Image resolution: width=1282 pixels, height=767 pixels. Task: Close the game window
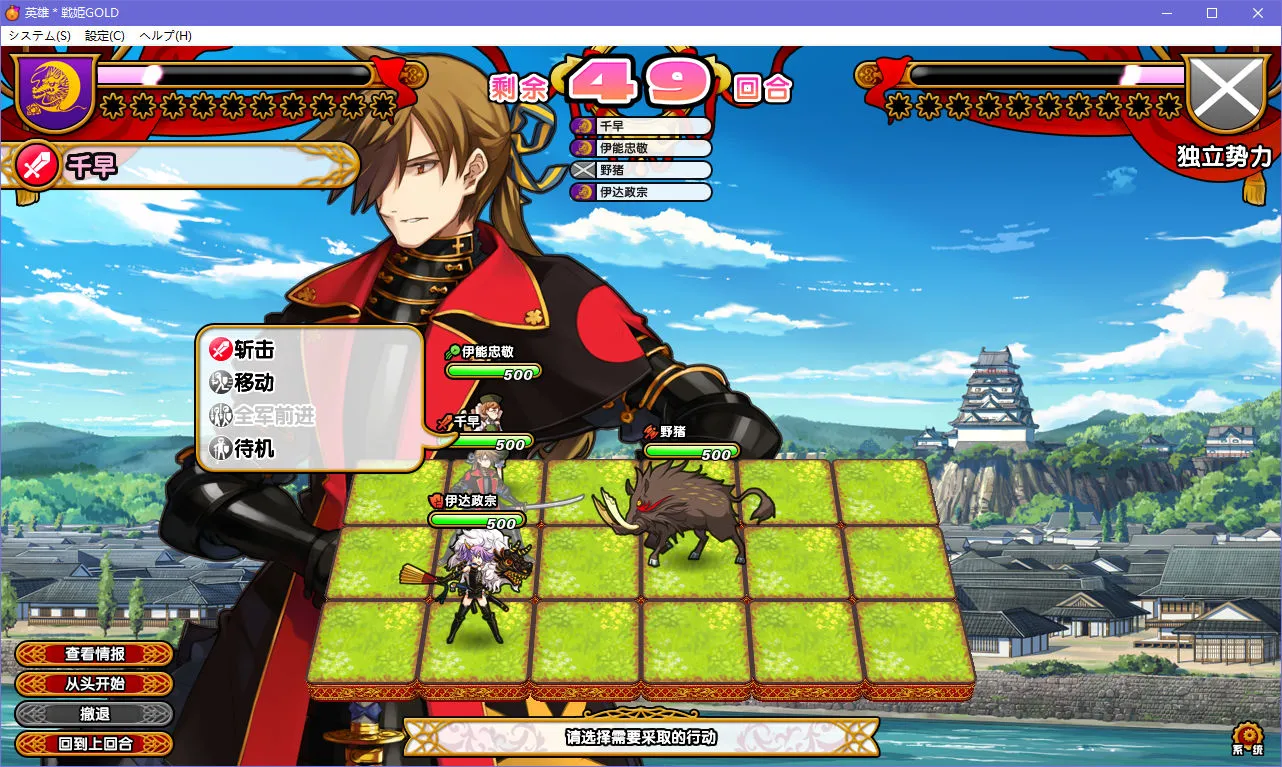(x=1258, y=13)
